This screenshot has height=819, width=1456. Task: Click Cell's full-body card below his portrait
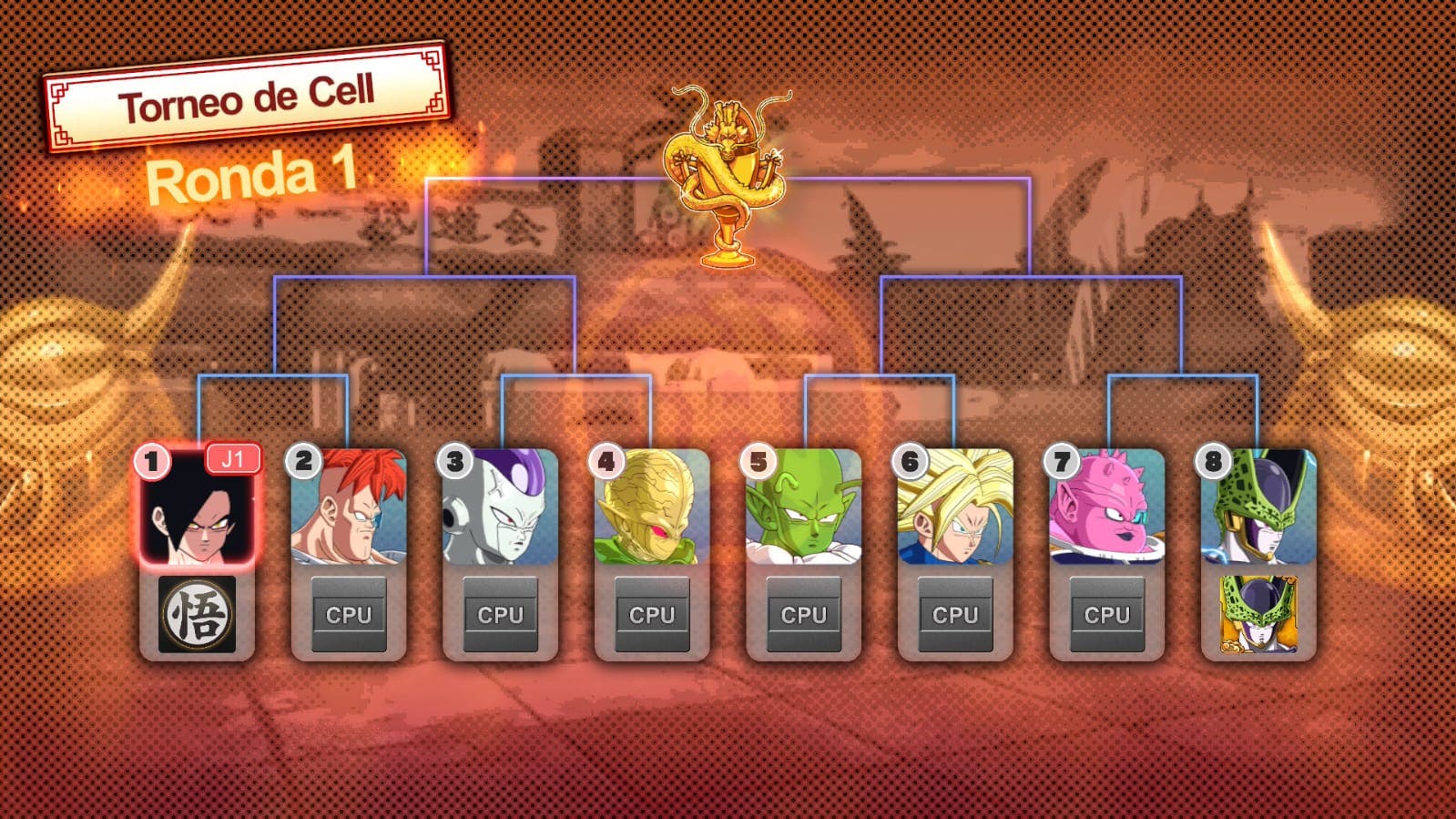[1257, 612]
